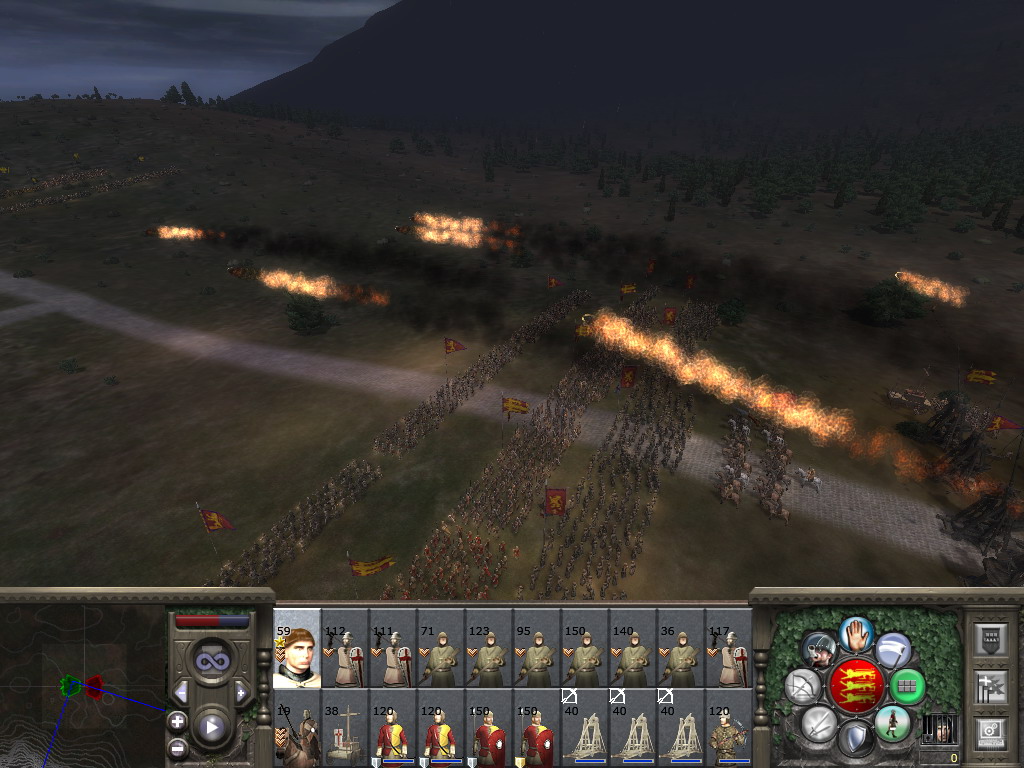Toggle guard mode with the shield button
The image size is (1024, 768).
[x=855, y=739]
